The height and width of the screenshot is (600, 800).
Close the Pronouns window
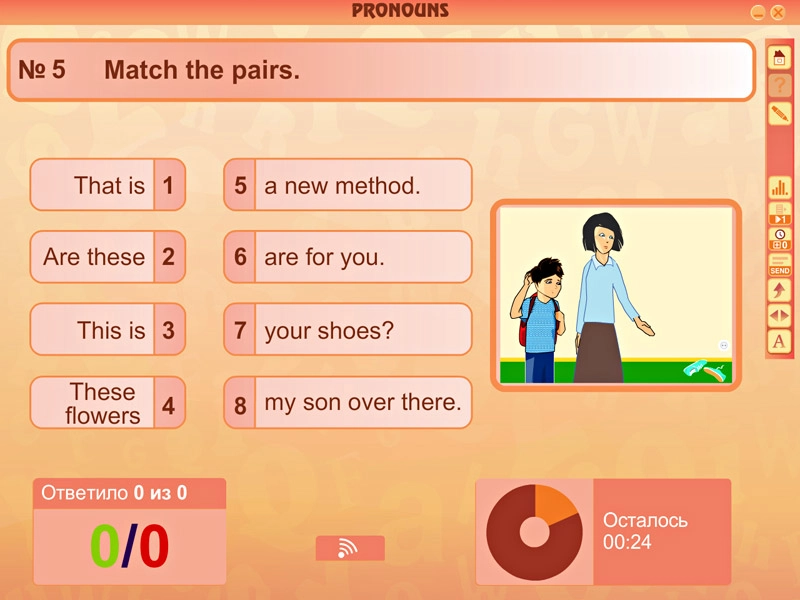pyautogui.click(x=778, y=12)
